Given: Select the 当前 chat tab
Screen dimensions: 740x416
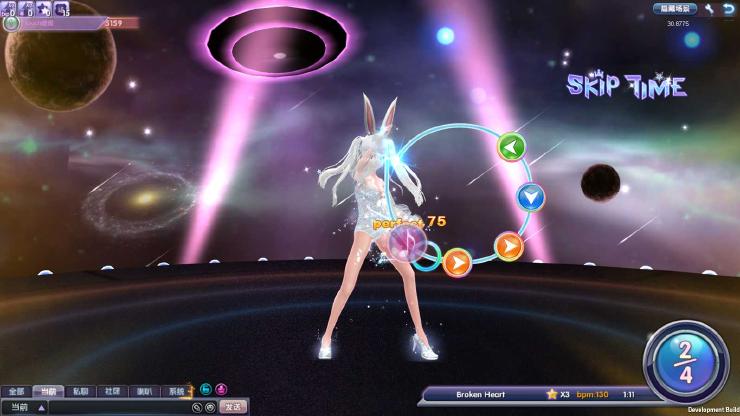Looking at the screenshot, I should (x=46, y=391).
